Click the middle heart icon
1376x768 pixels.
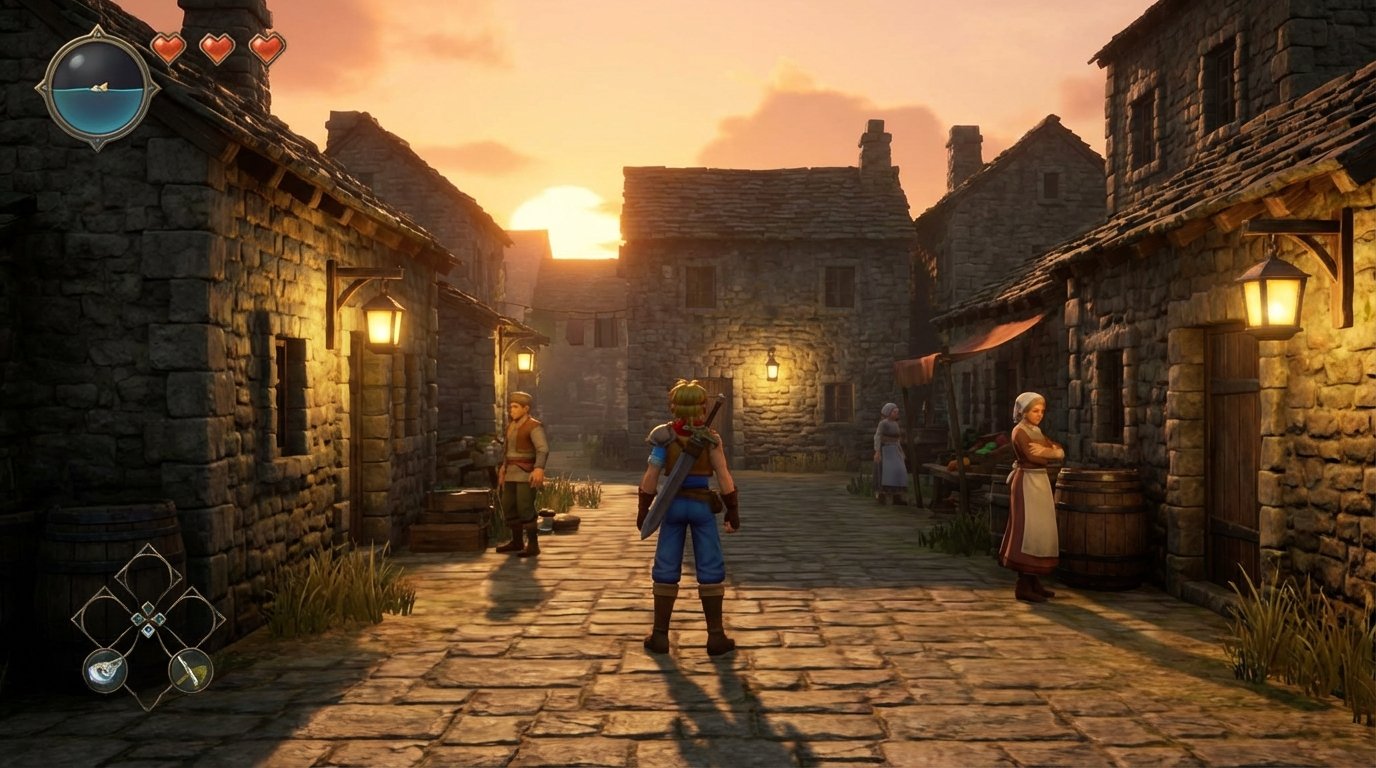point(215,48)
